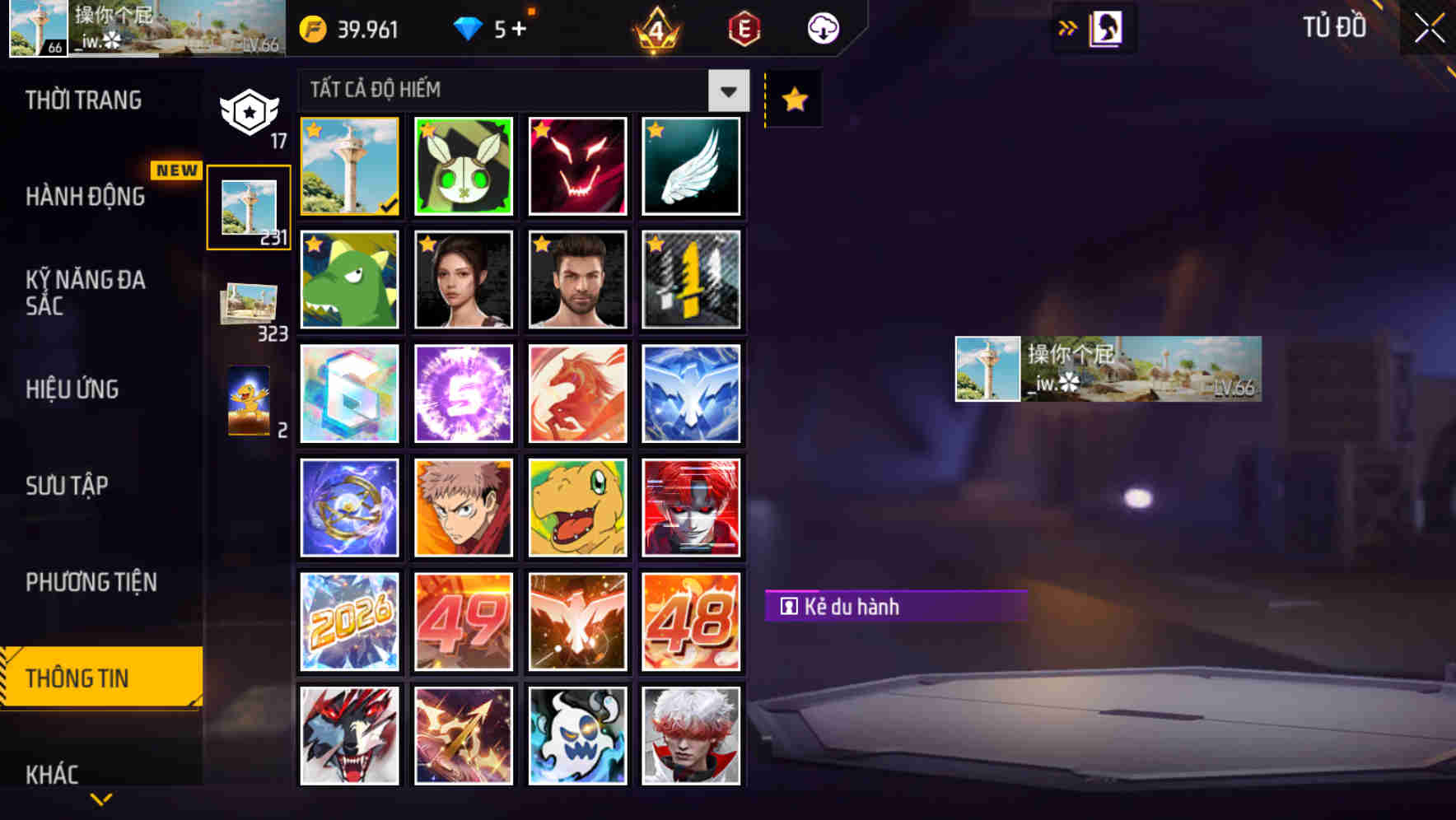This screenshot has height=820, width=1456.
Task: Open the TẤT CẢ ĐỘ HIẾM rarity dropdown
Action: click(726, 91)
